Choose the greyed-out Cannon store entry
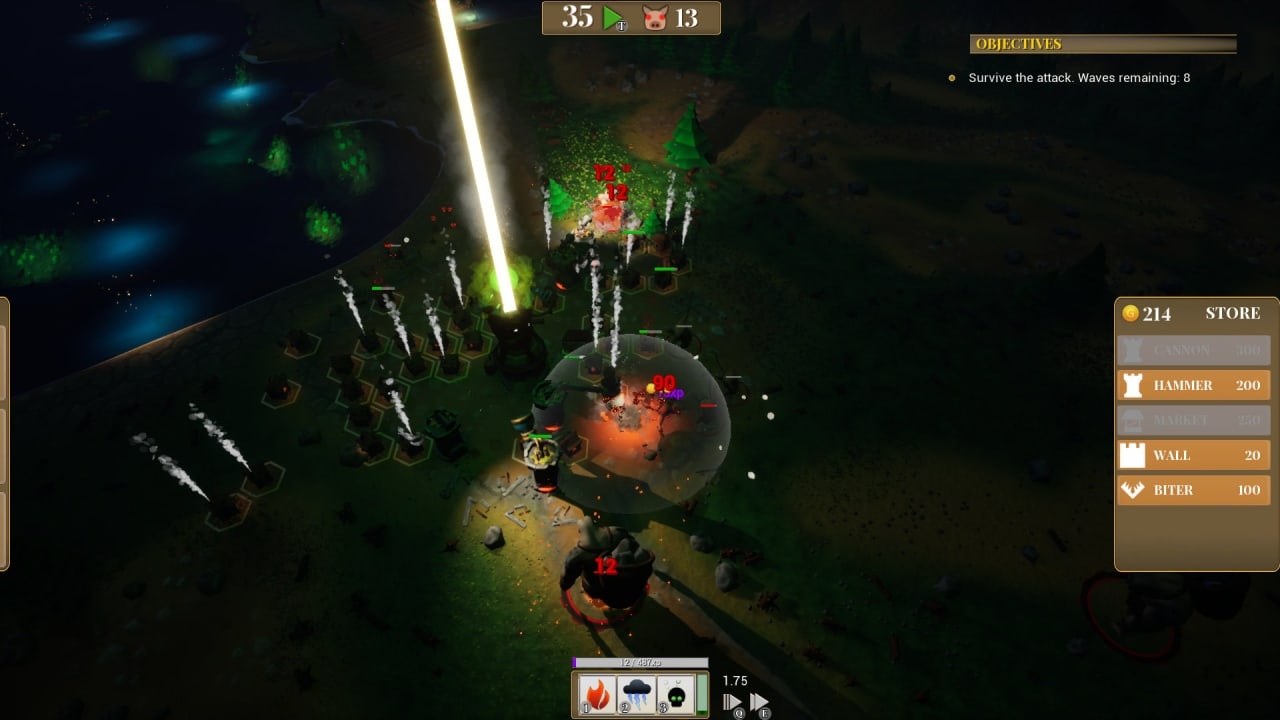Image resolution: width=1280 pixels, height=720 pixels. (1193, 350)
